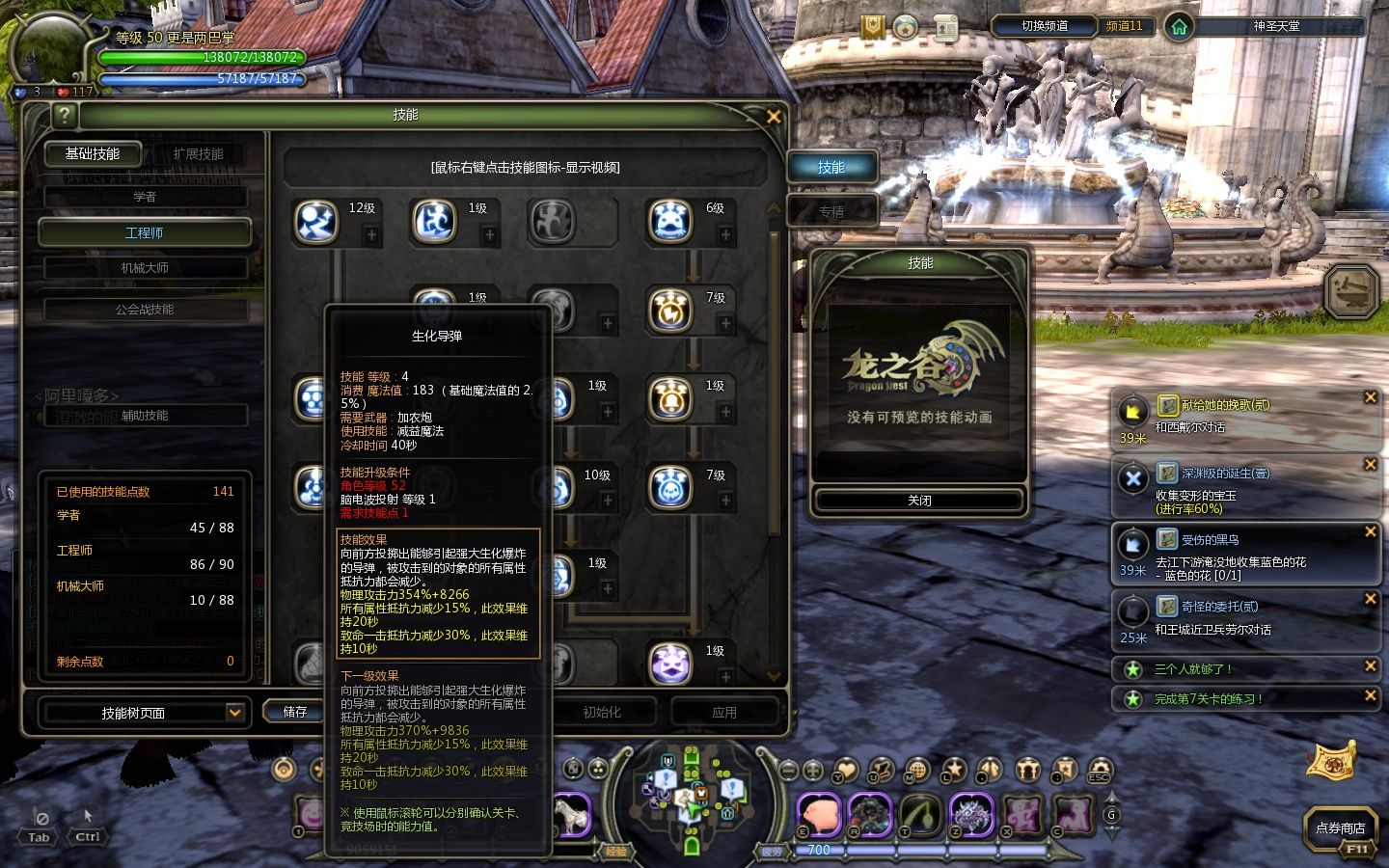The image size is (1389, 868).
Task: Dismiss the 受伤的黑鸟 quest tracker entry
Action: click(x=1370, y=531)
